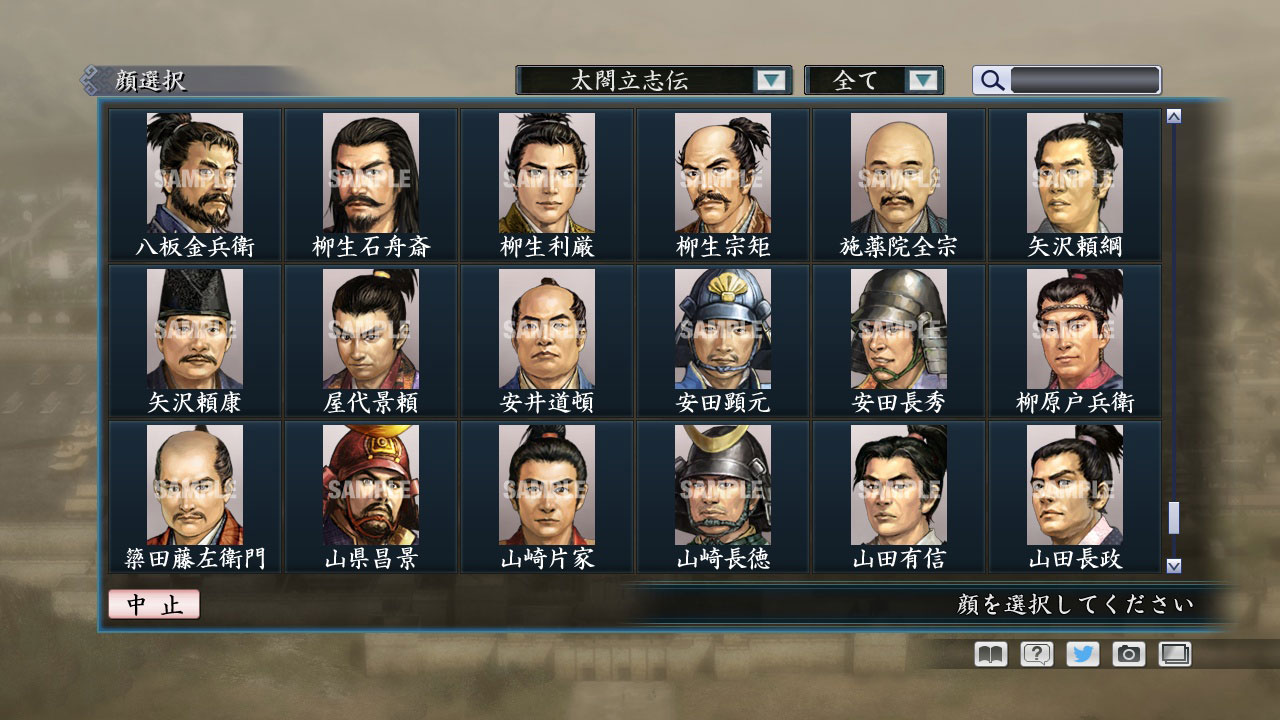Select the 山田長政 portrait

click(1075, 492)
